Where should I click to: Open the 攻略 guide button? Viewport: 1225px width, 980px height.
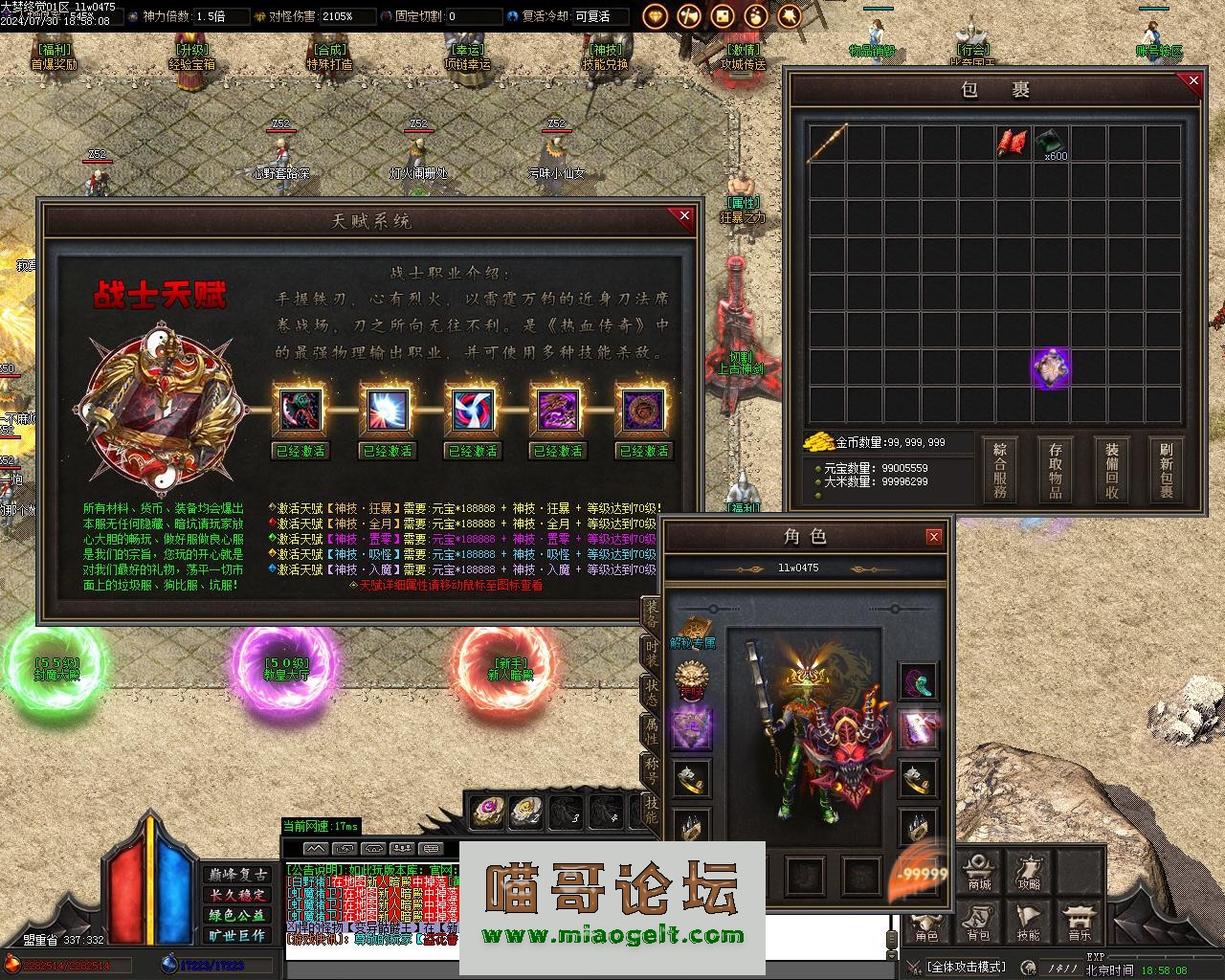1029,873
